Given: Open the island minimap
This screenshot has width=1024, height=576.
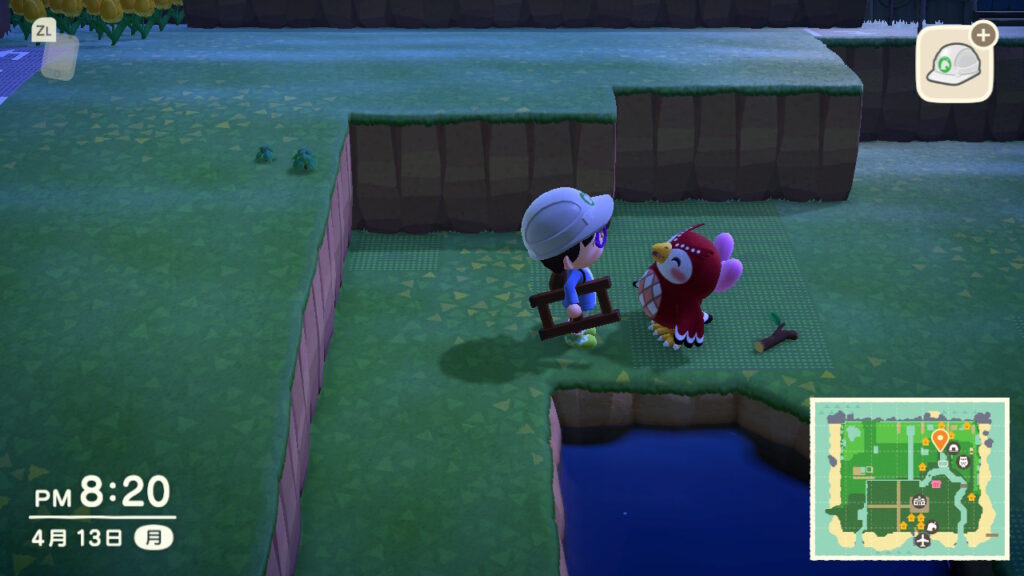Looking at the screenshot, I should 909,478.
